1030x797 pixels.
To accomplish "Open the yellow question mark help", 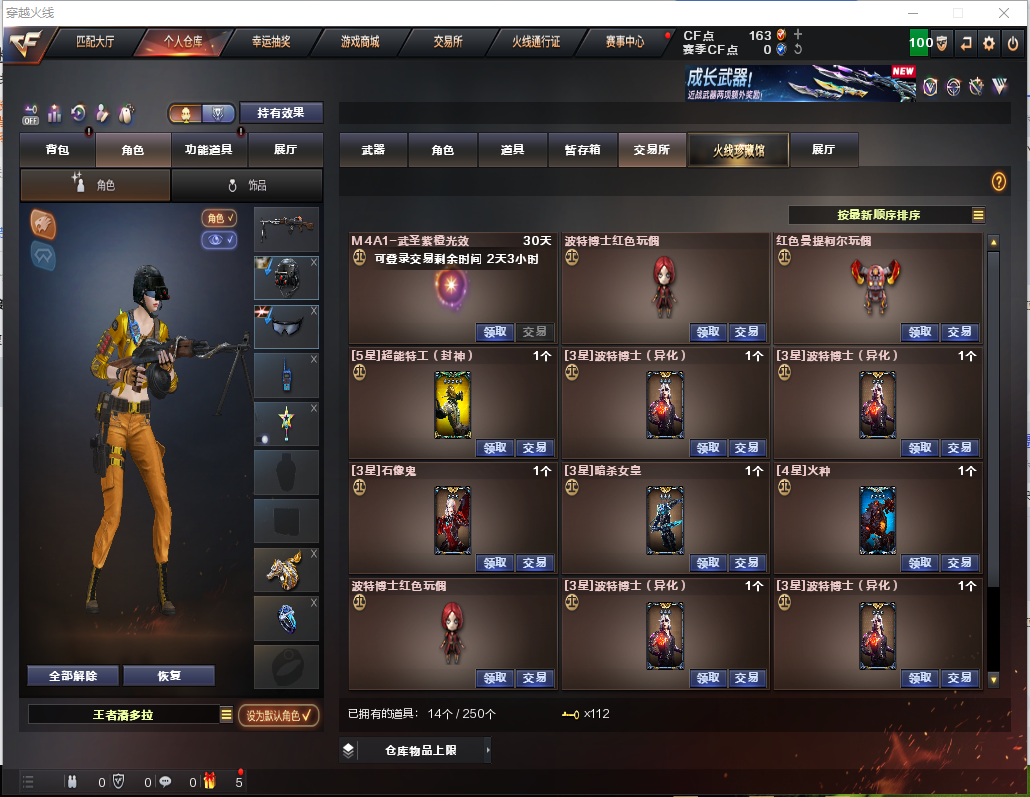I will [998, 181].
